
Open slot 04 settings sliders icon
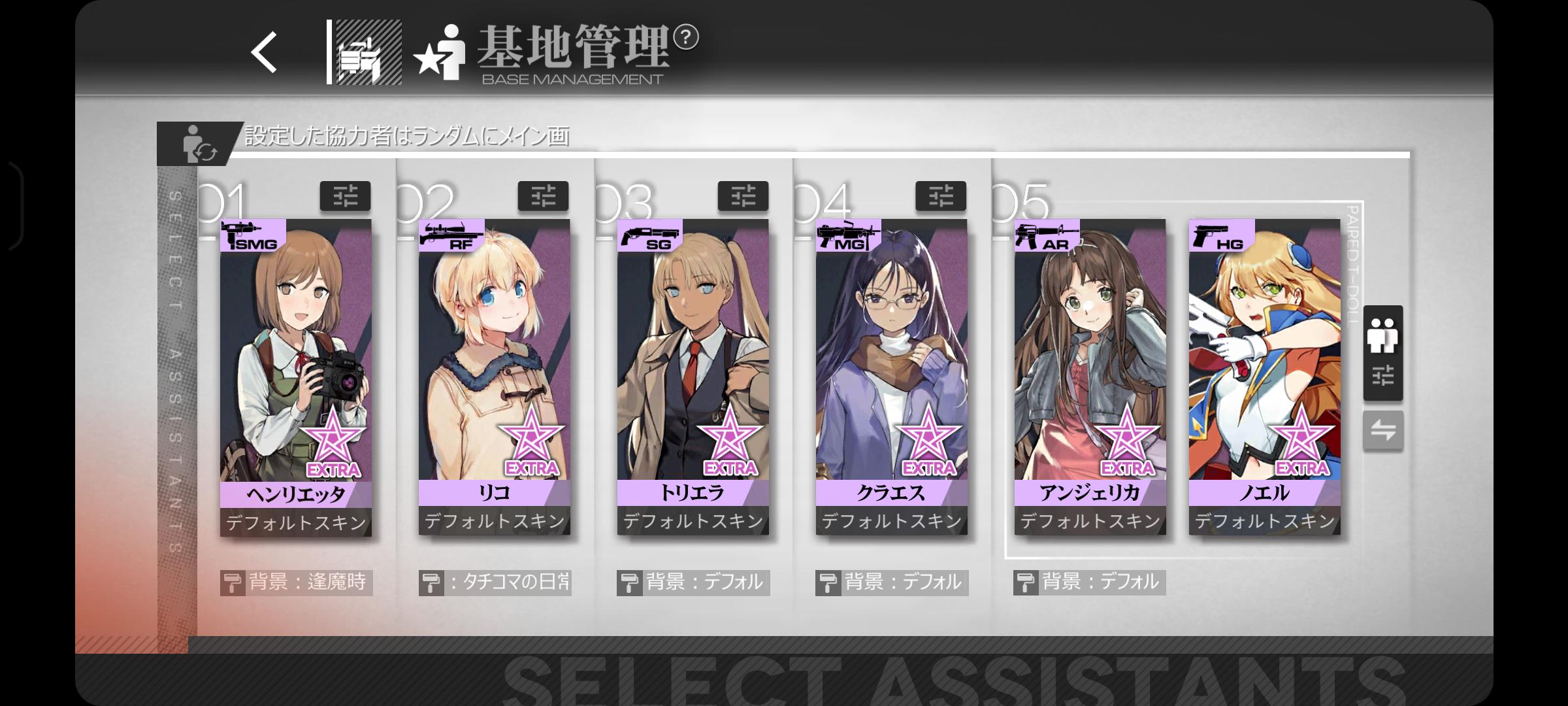click(941, 196)
